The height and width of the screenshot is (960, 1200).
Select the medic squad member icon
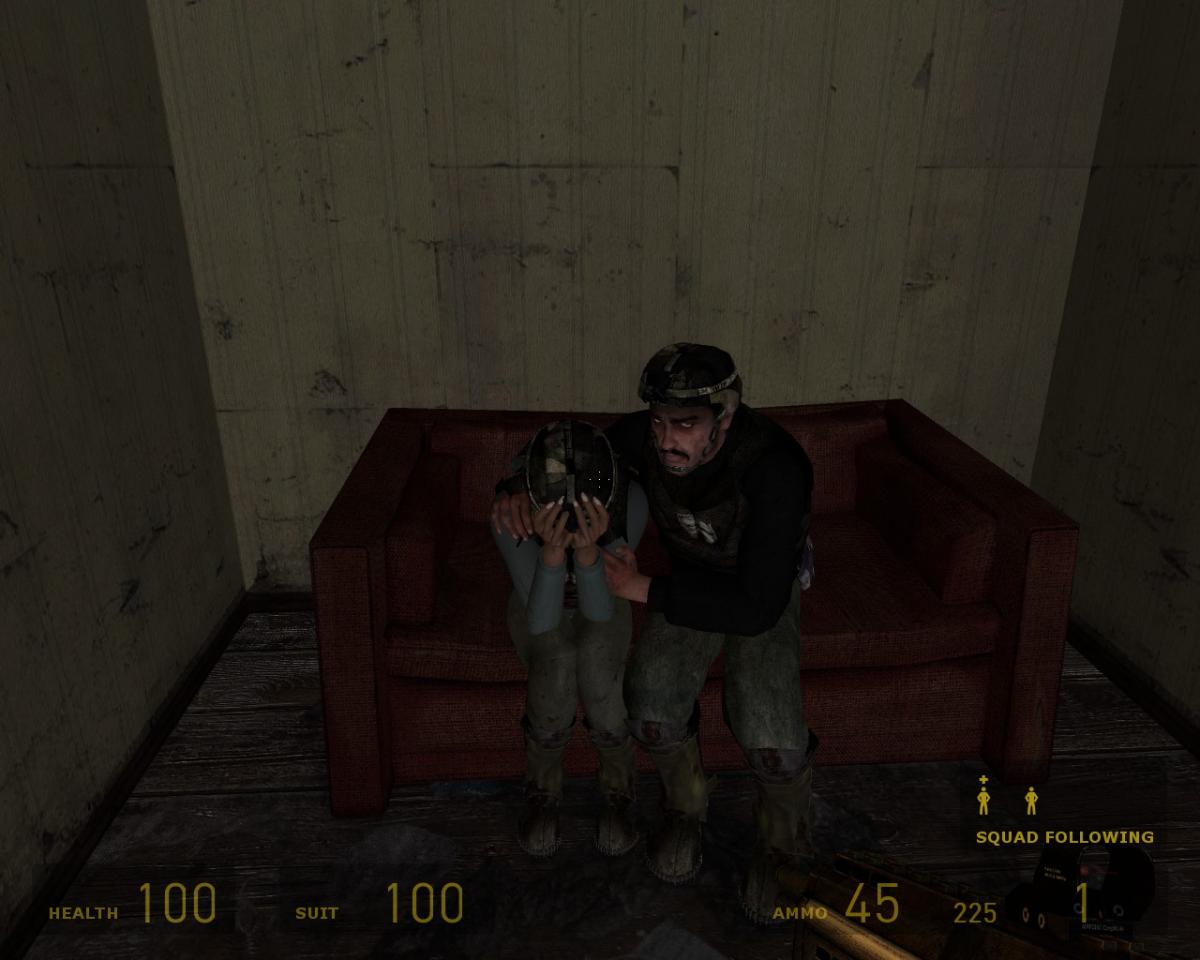(x=984, y=798)
